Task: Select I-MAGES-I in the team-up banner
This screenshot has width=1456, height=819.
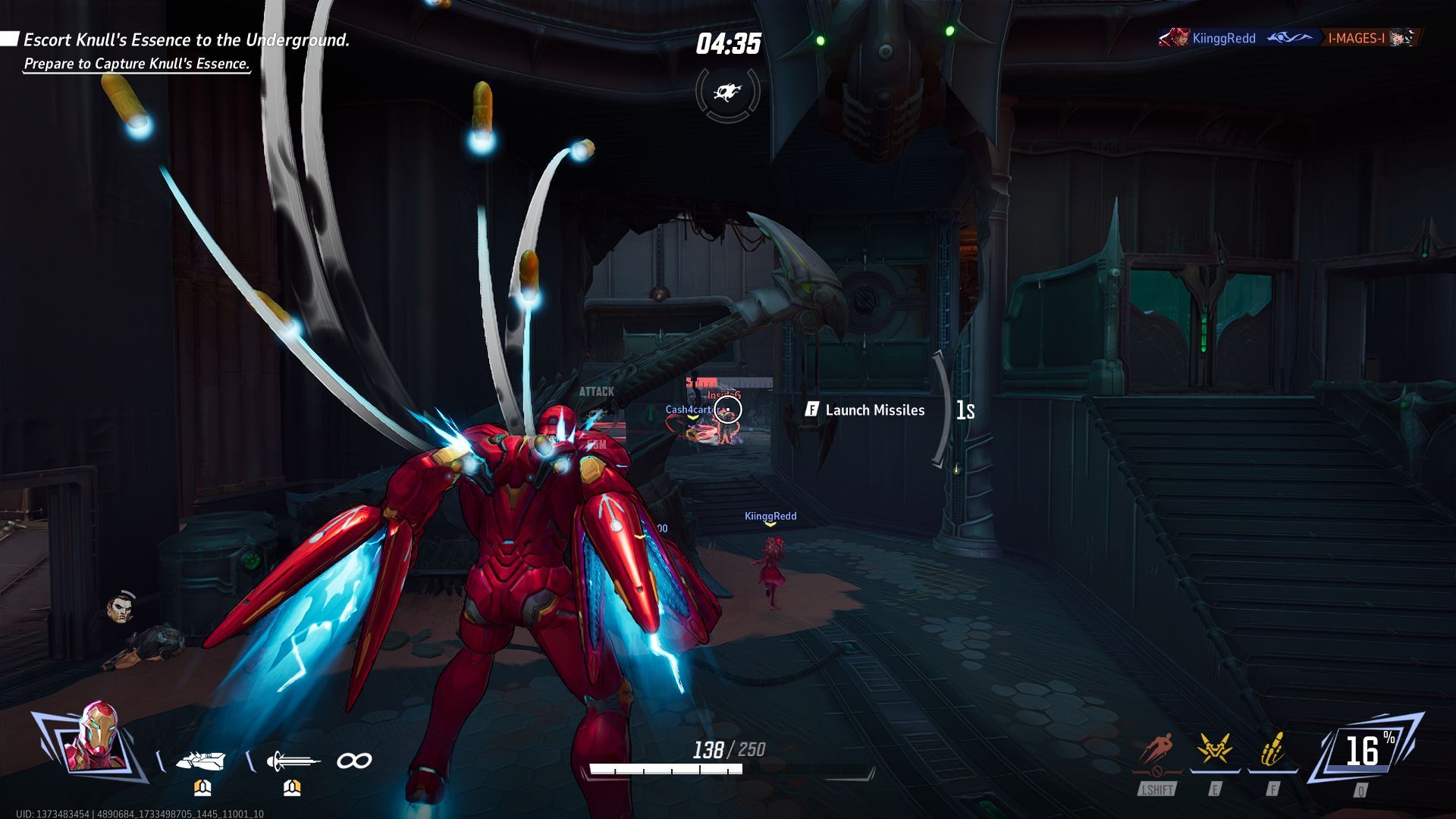Action: (1356, 38)
